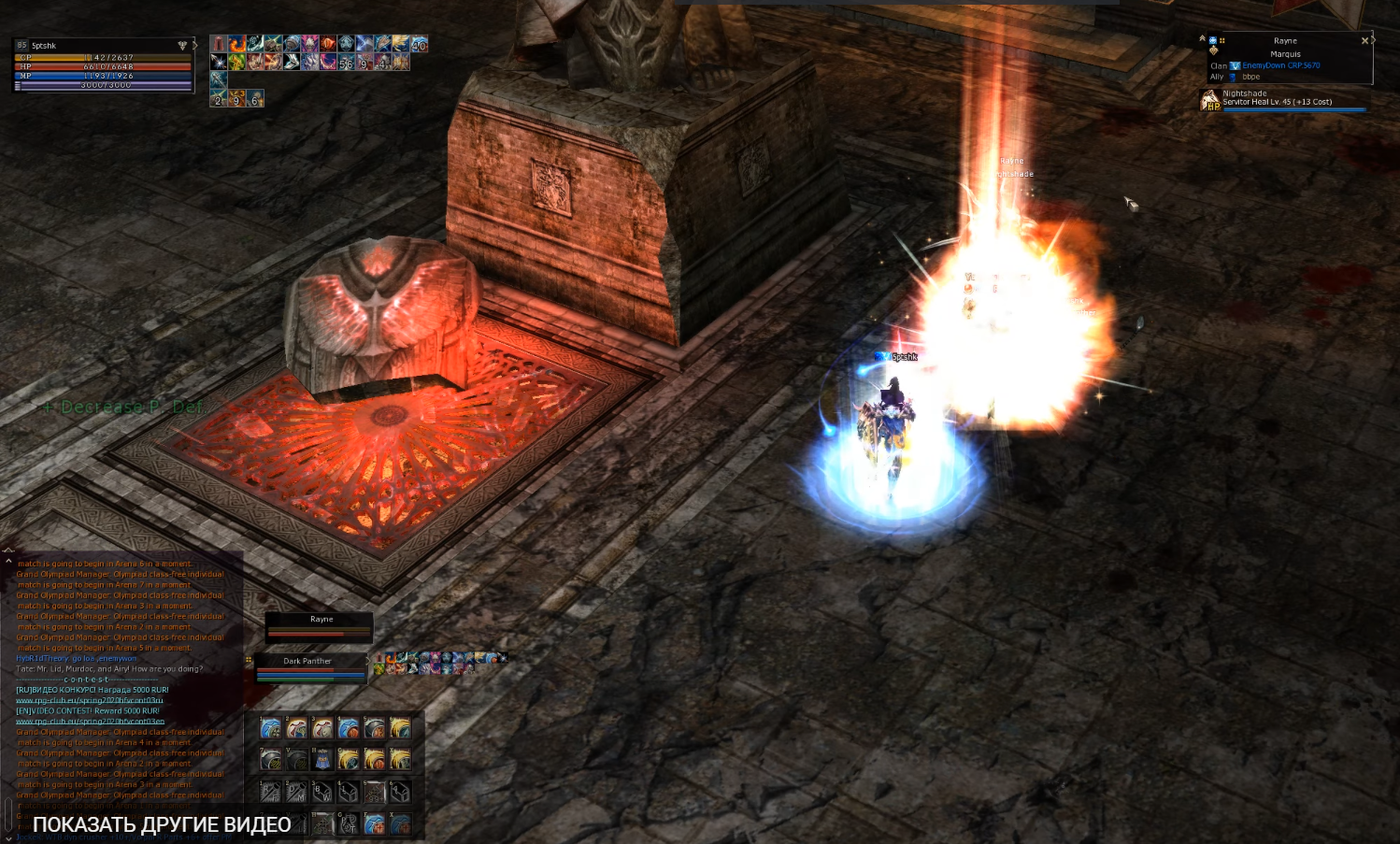The height and width of the screenshot is (844, 1400).
Task: Click the golden wings buff icon
Action: (x=401, y=44)
